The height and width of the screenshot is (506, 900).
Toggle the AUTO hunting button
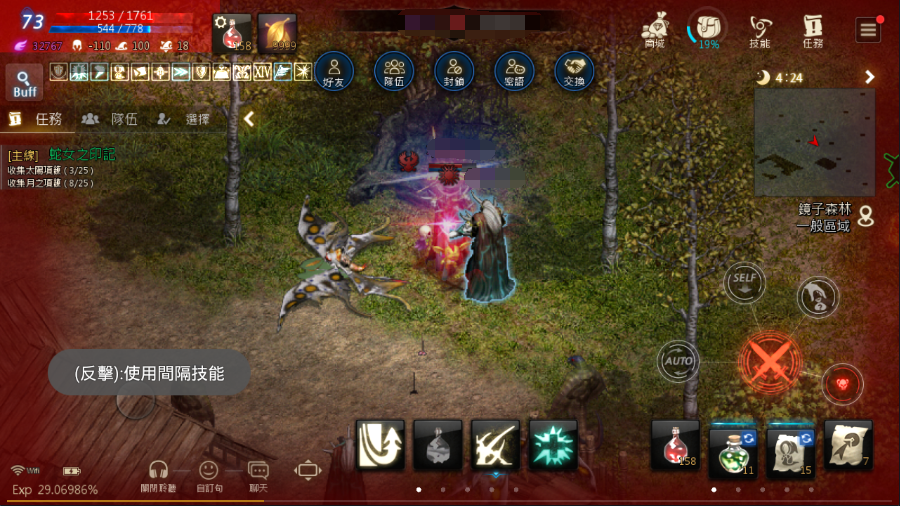pos(678,360)
